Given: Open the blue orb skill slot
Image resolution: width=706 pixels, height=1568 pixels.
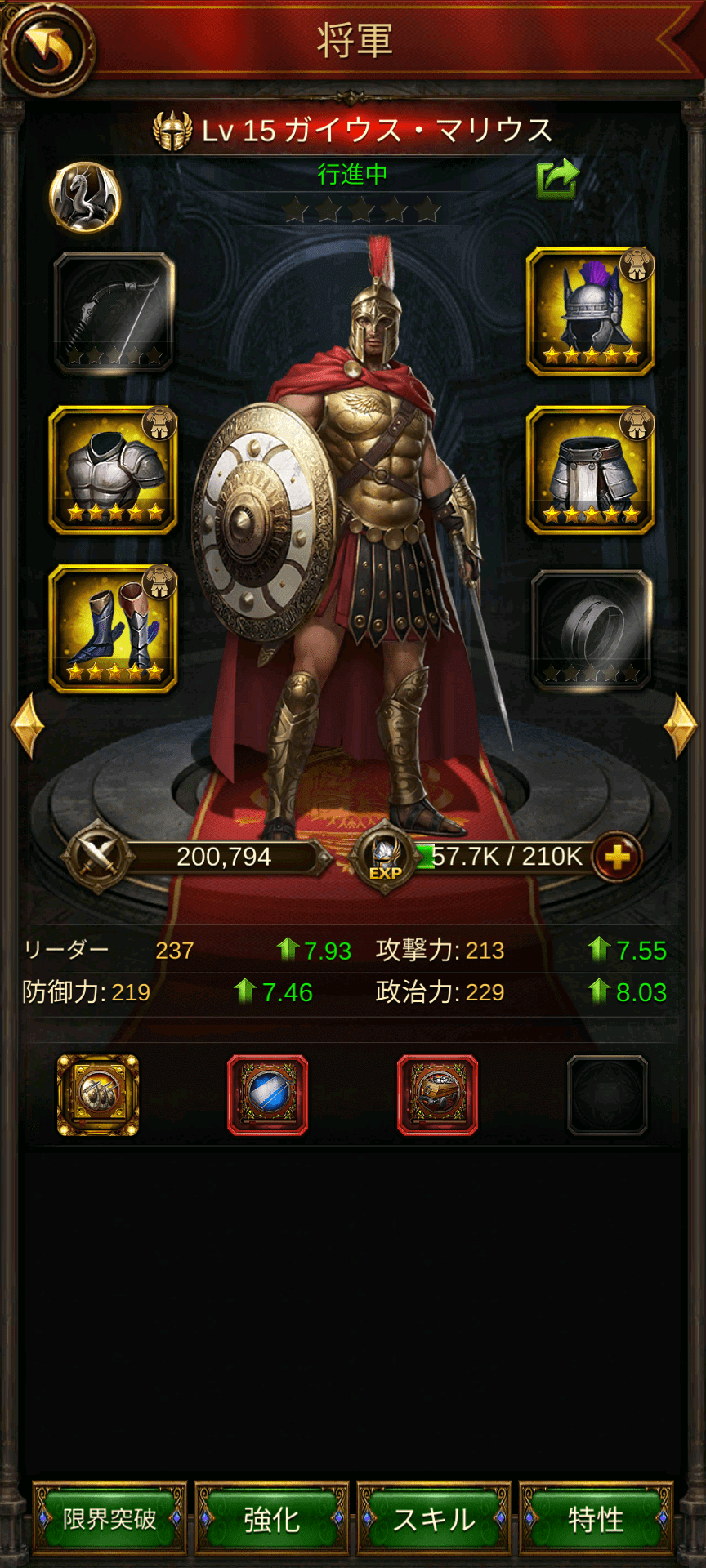Looking at the screenshot, I should click(268, 1095).
